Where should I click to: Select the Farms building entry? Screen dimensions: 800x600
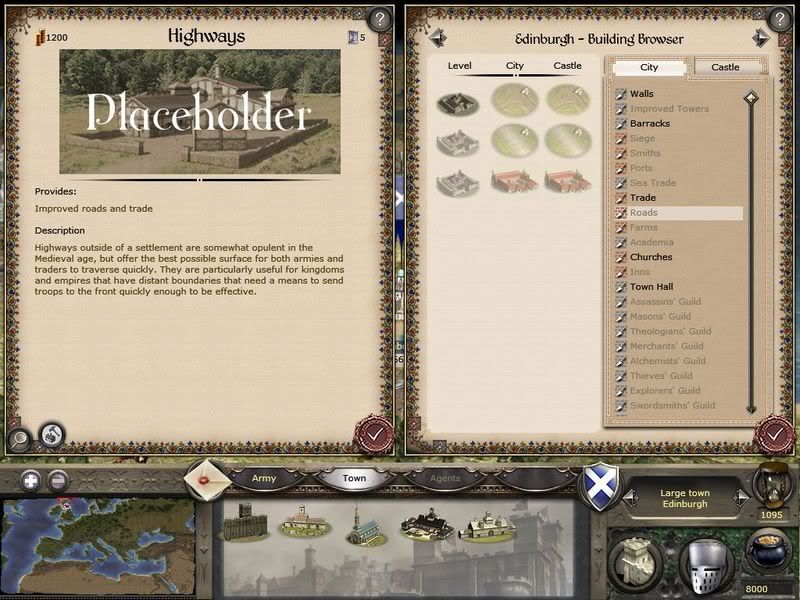tap(644, 228)
